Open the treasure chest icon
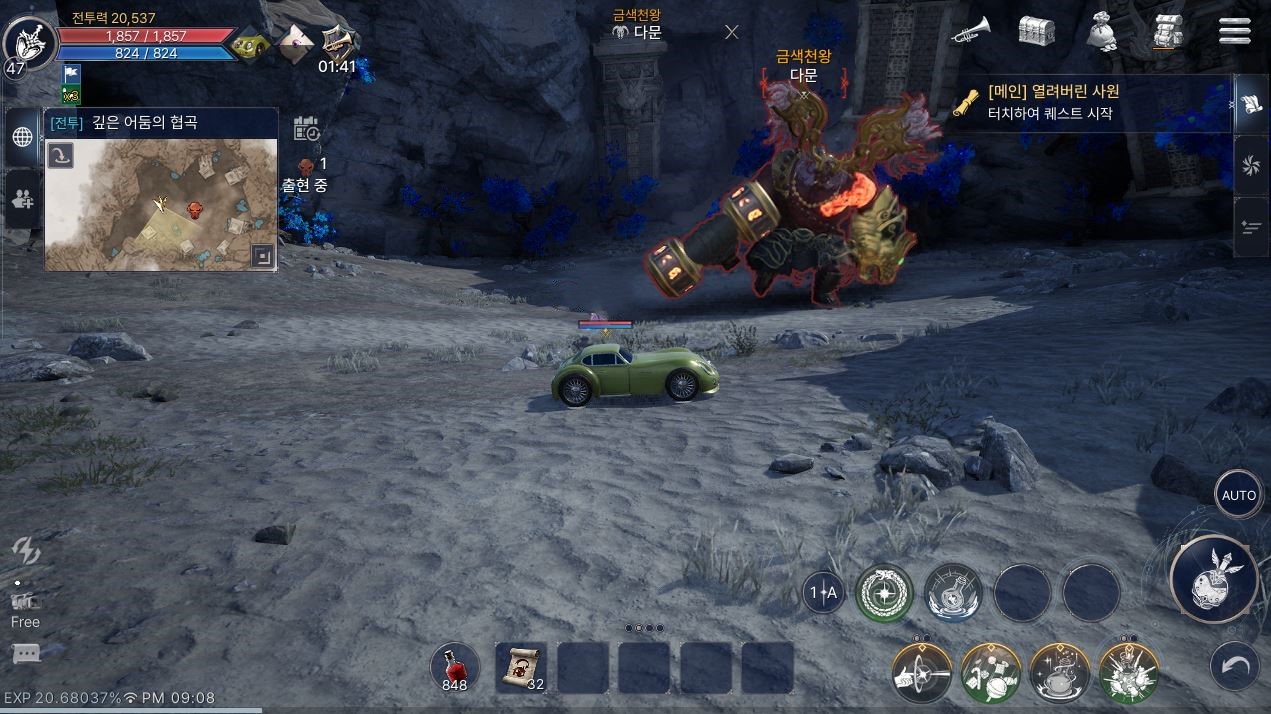This screenshot has width=1271, height=714. pyautogui.click(x=1036, y=31)
